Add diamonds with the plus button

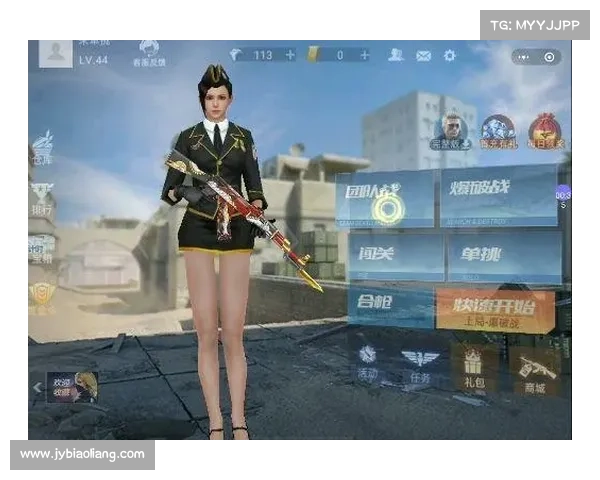tap(290, 55)
